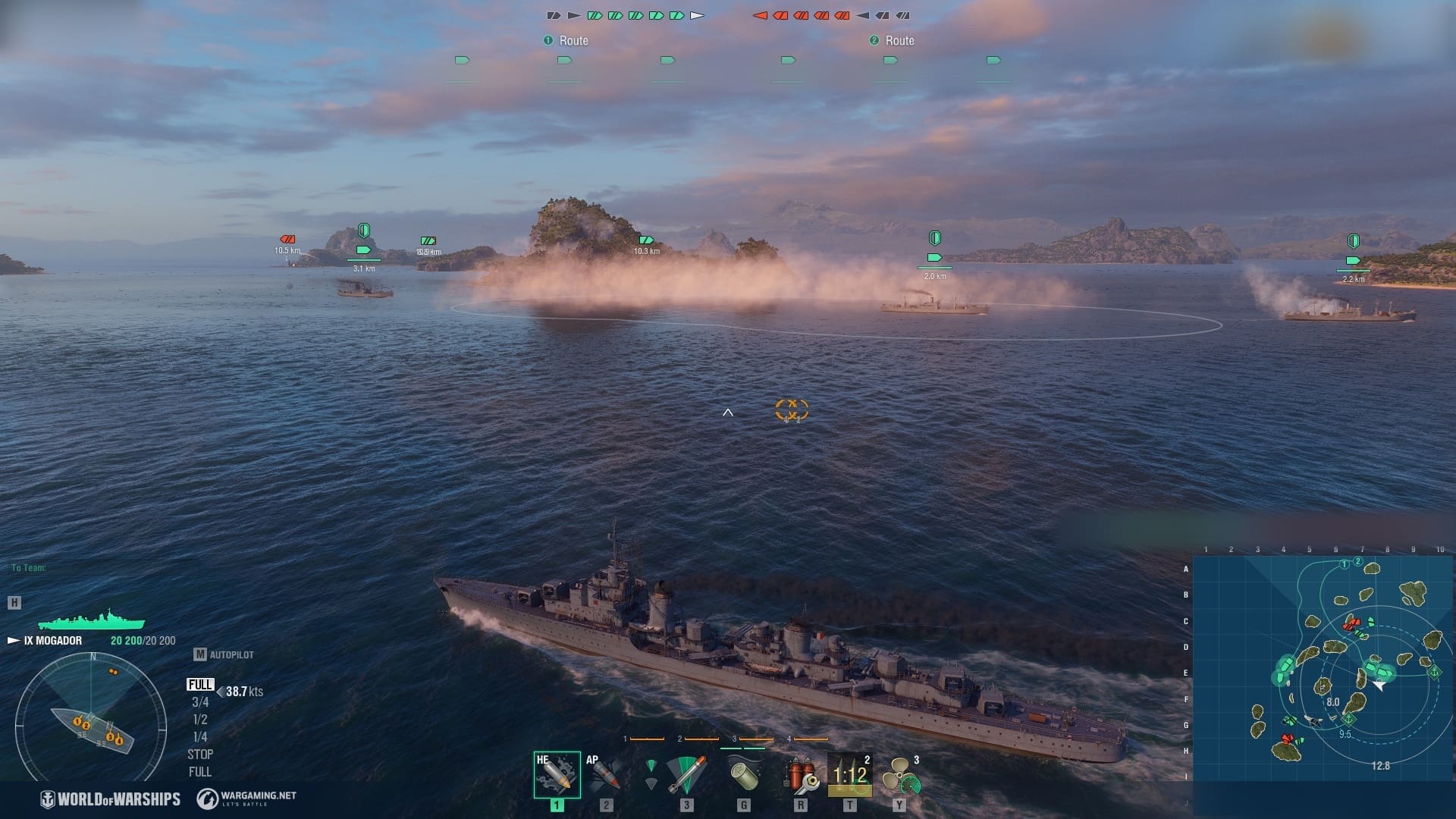Click the ship compass turret indicator
Image resolution: width=1456 pixels, height=819 pixels.
pyautogui.click(x=91, y=717)
